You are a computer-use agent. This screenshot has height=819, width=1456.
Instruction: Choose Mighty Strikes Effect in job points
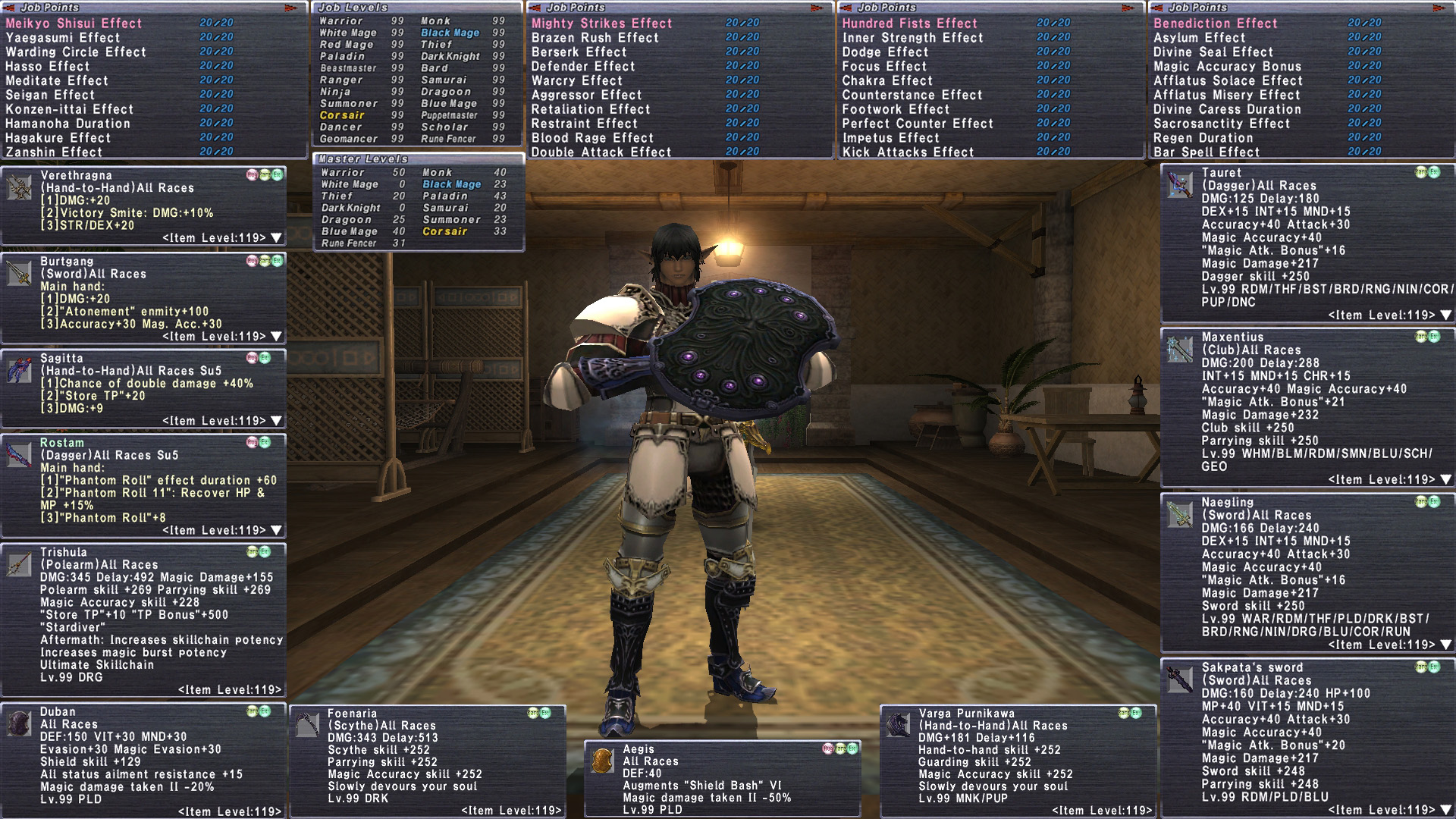[x=601, y=24]
